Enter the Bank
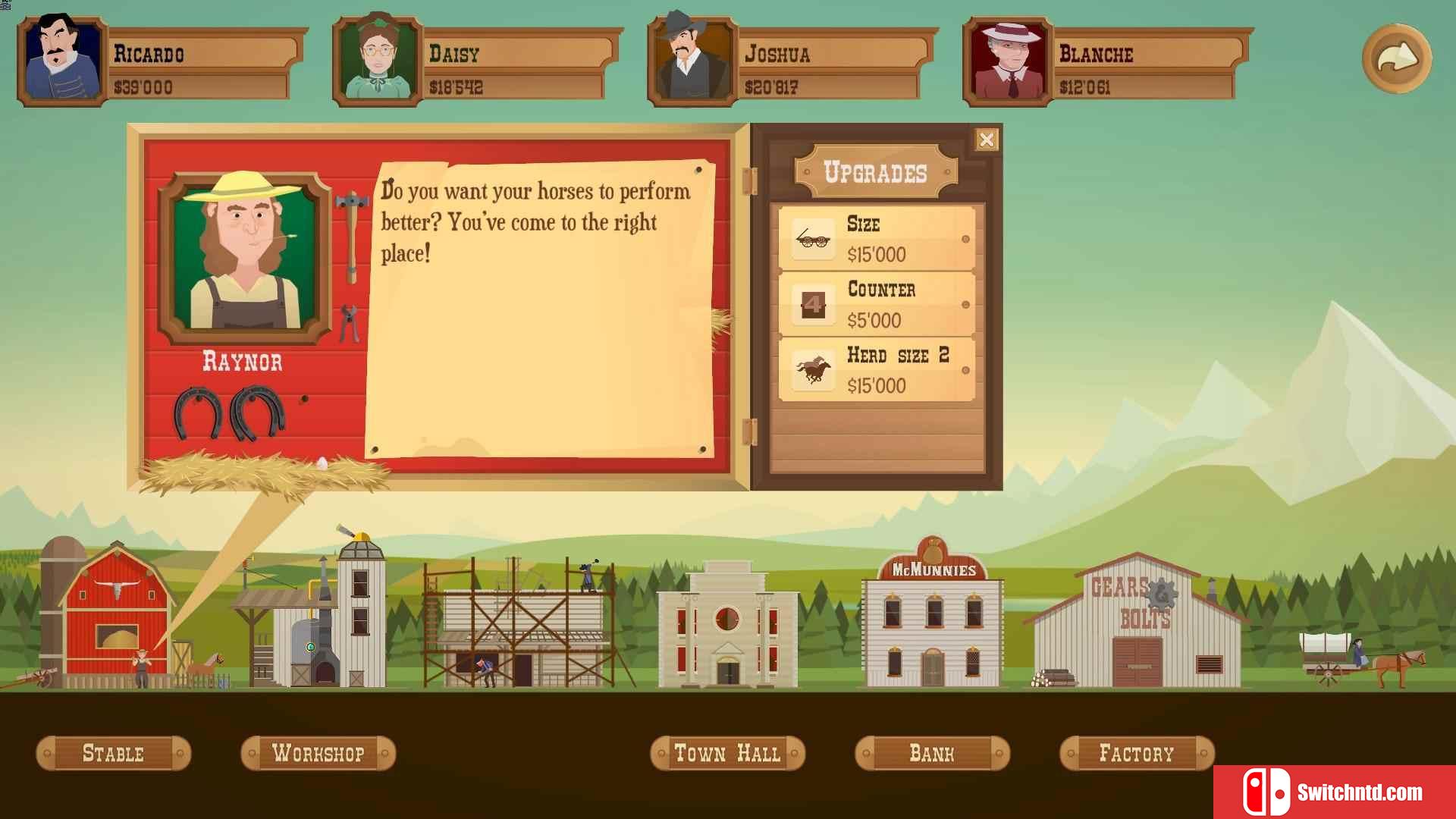This screenshot has width=1456, height=819. 932,753
